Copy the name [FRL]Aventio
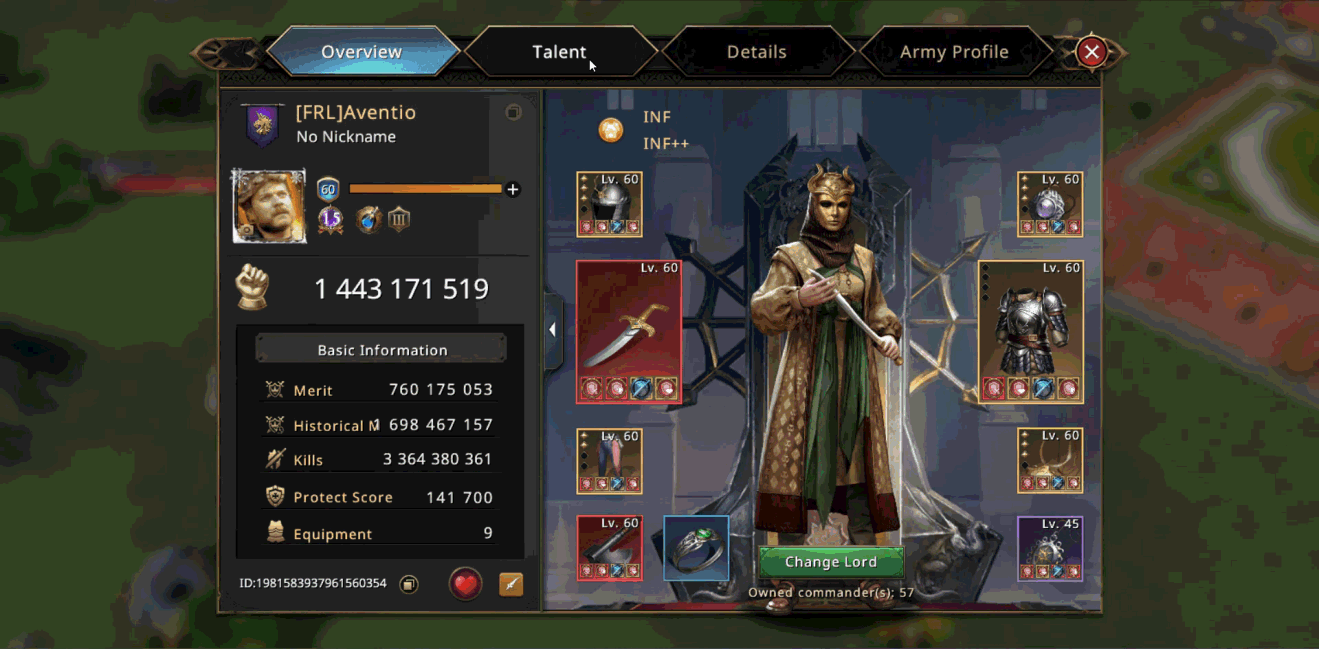 coord(513,113)
